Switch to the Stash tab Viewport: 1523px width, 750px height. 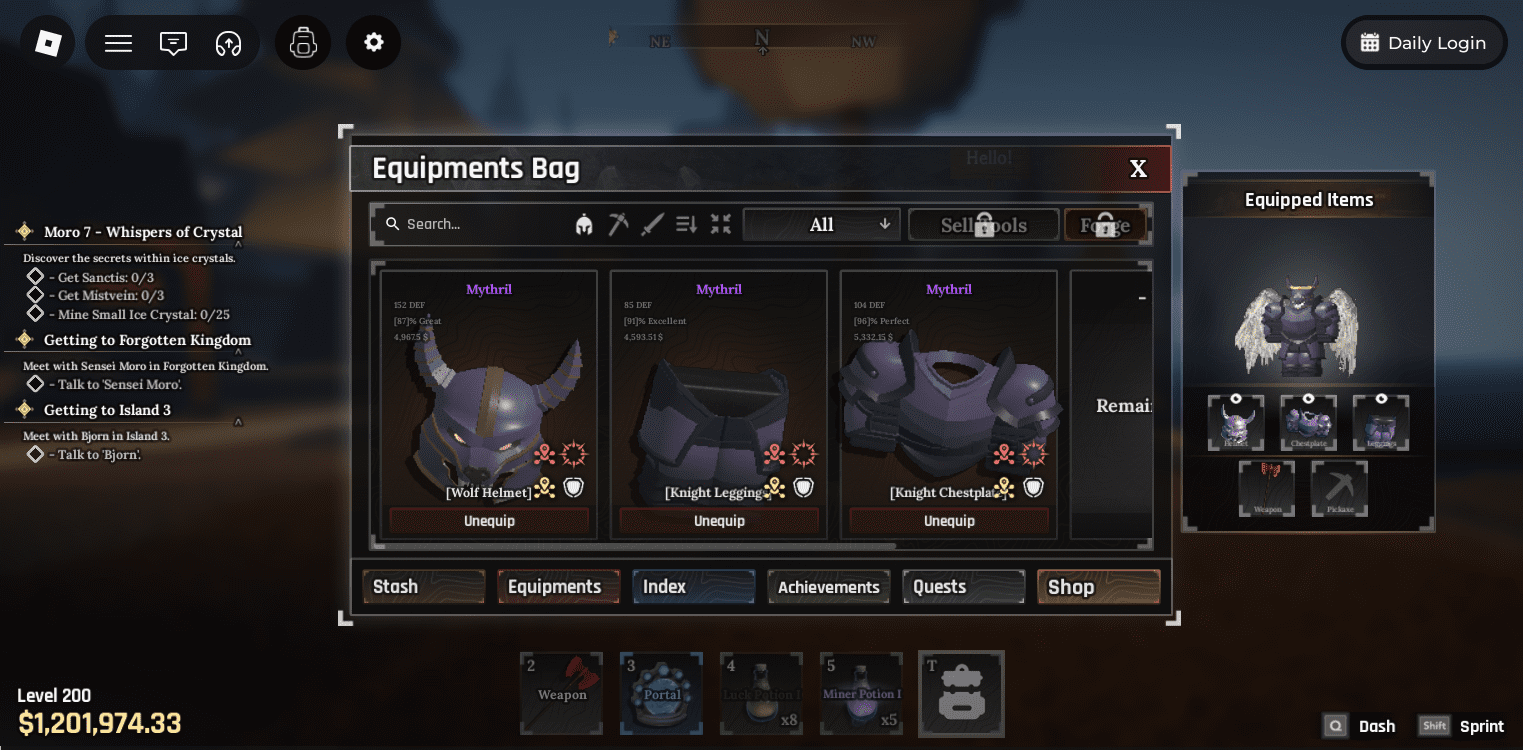(x=423, y=587)
